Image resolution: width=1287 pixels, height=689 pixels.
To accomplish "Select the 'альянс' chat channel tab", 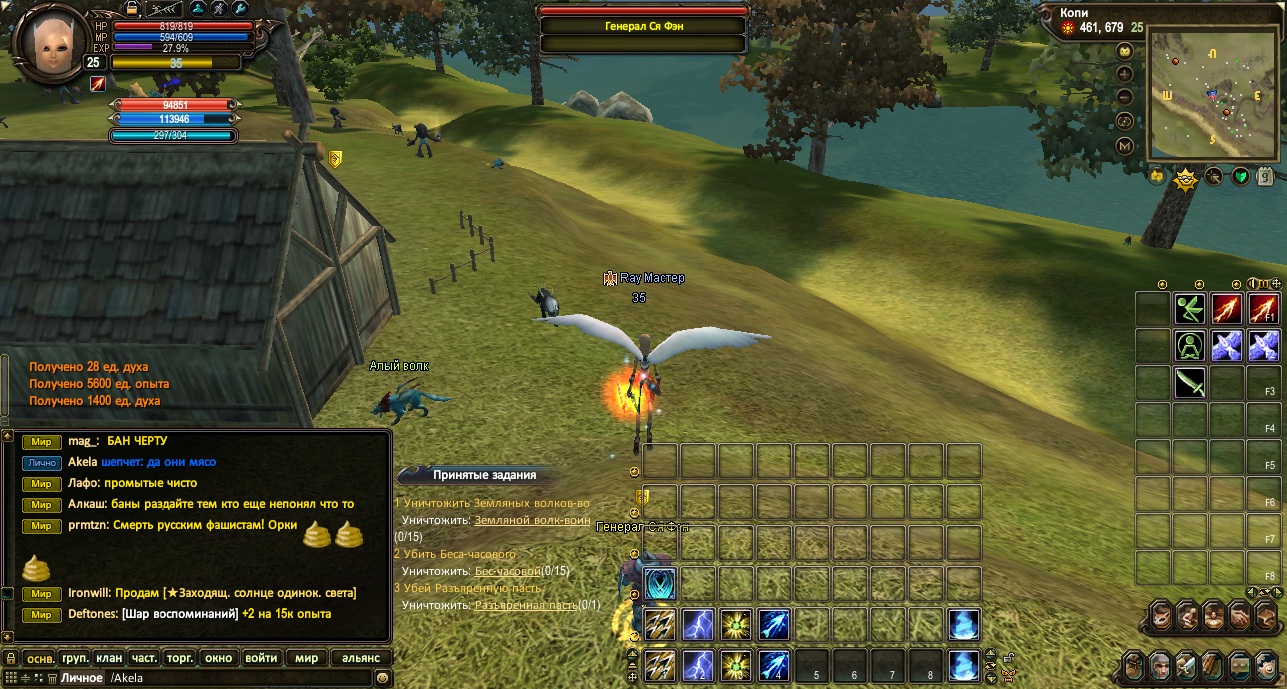I will (360, 658).
